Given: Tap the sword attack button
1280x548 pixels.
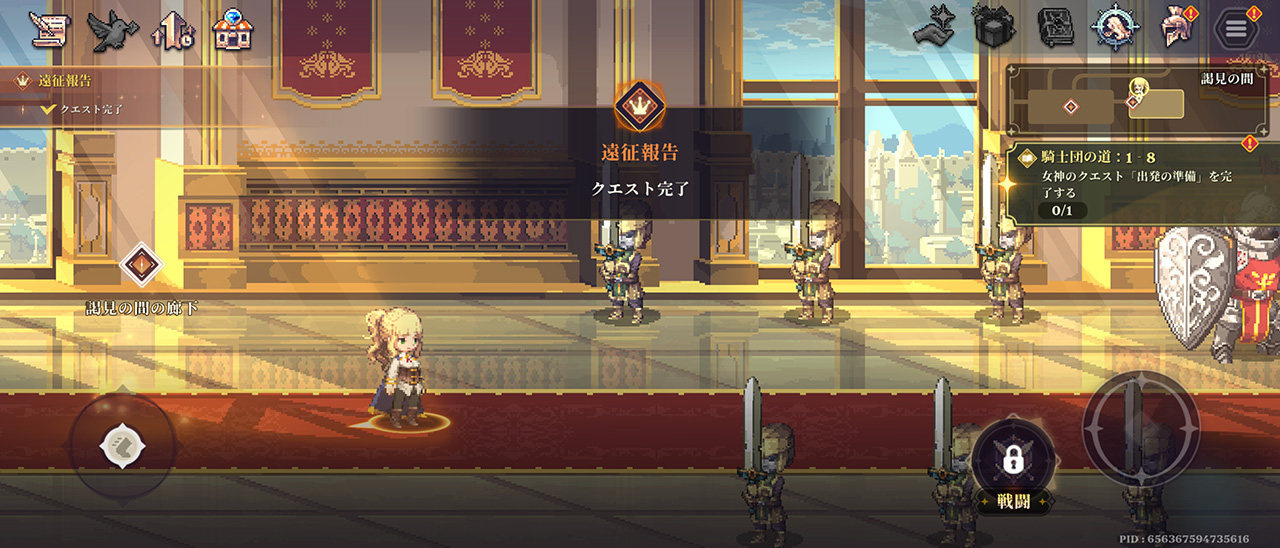Looking at the screenshot, I should click(1141, 428).
